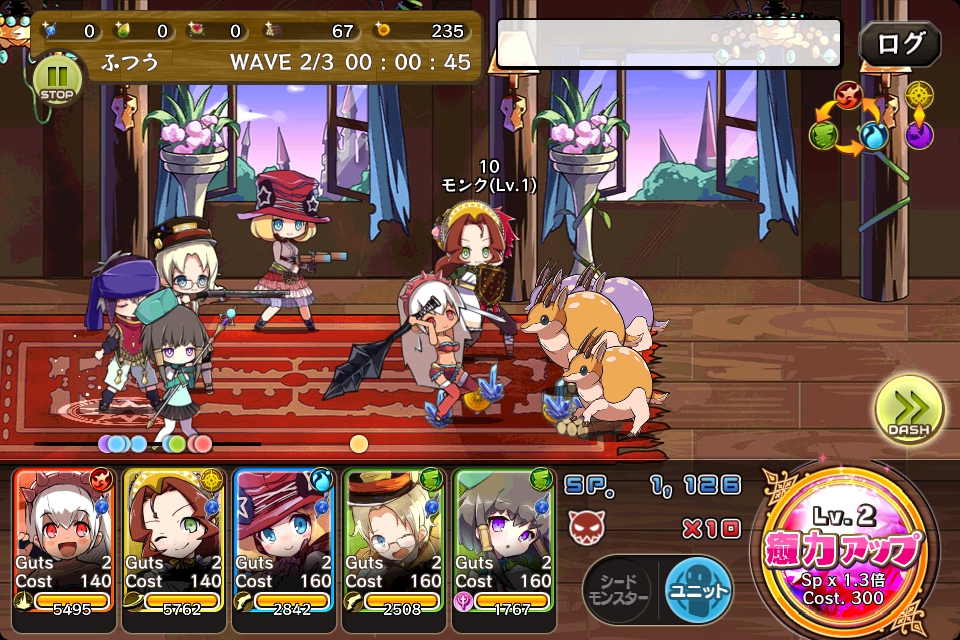
Task: Activate the DASH speed-up button
Action: [909, 410]
